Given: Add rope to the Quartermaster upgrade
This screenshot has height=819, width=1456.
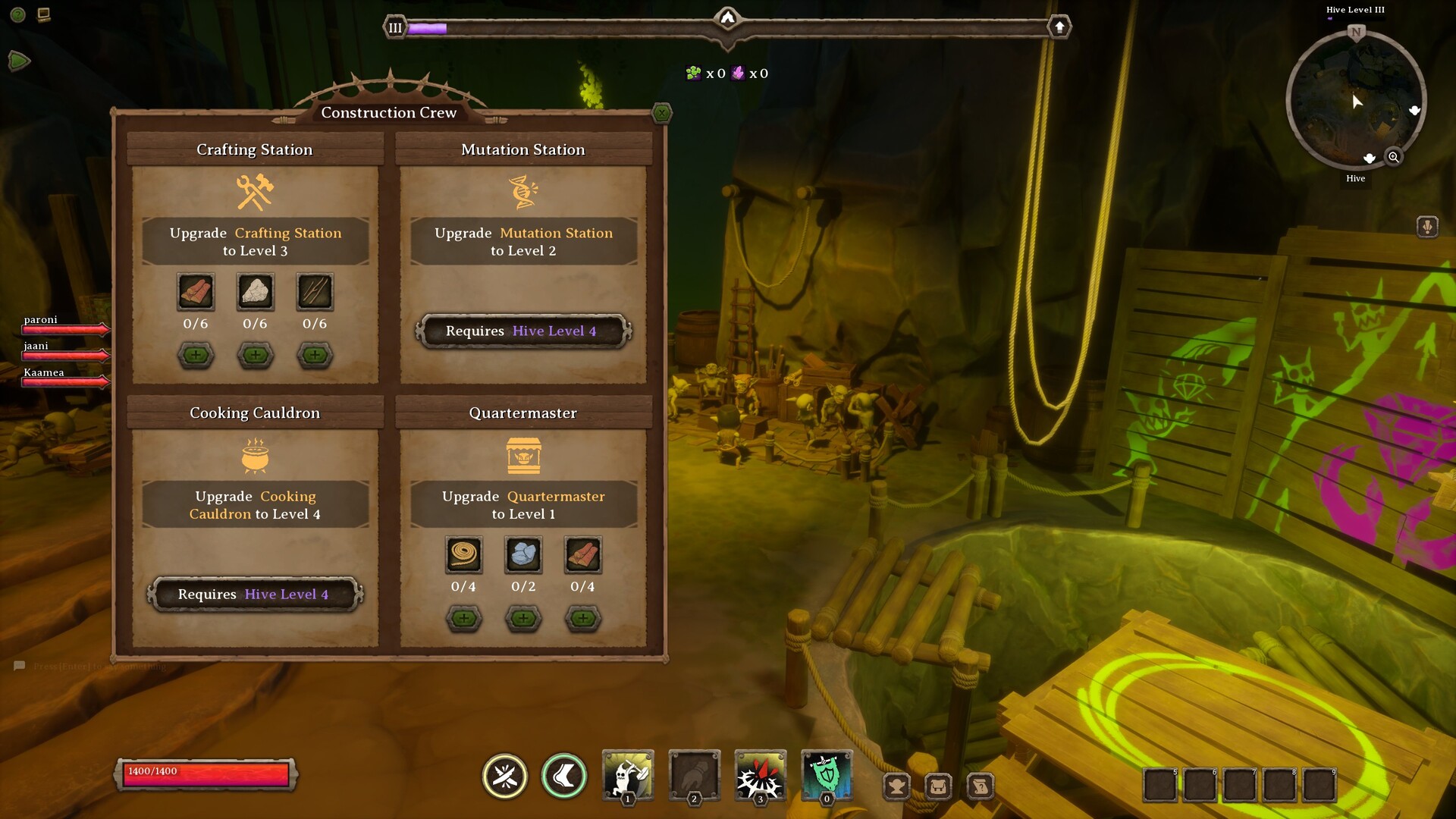Looking at the screenshot, I should click(463, 619).
